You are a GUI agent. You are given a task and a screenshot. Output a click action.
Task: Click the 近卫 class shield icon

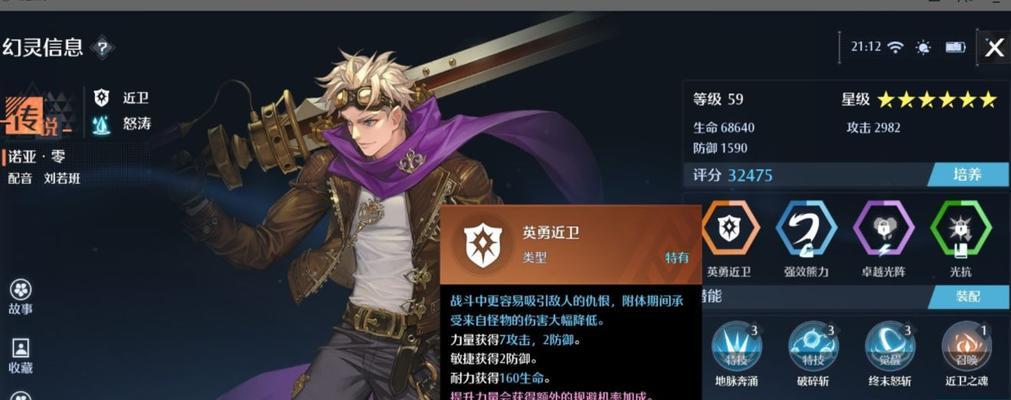[101, 98]
